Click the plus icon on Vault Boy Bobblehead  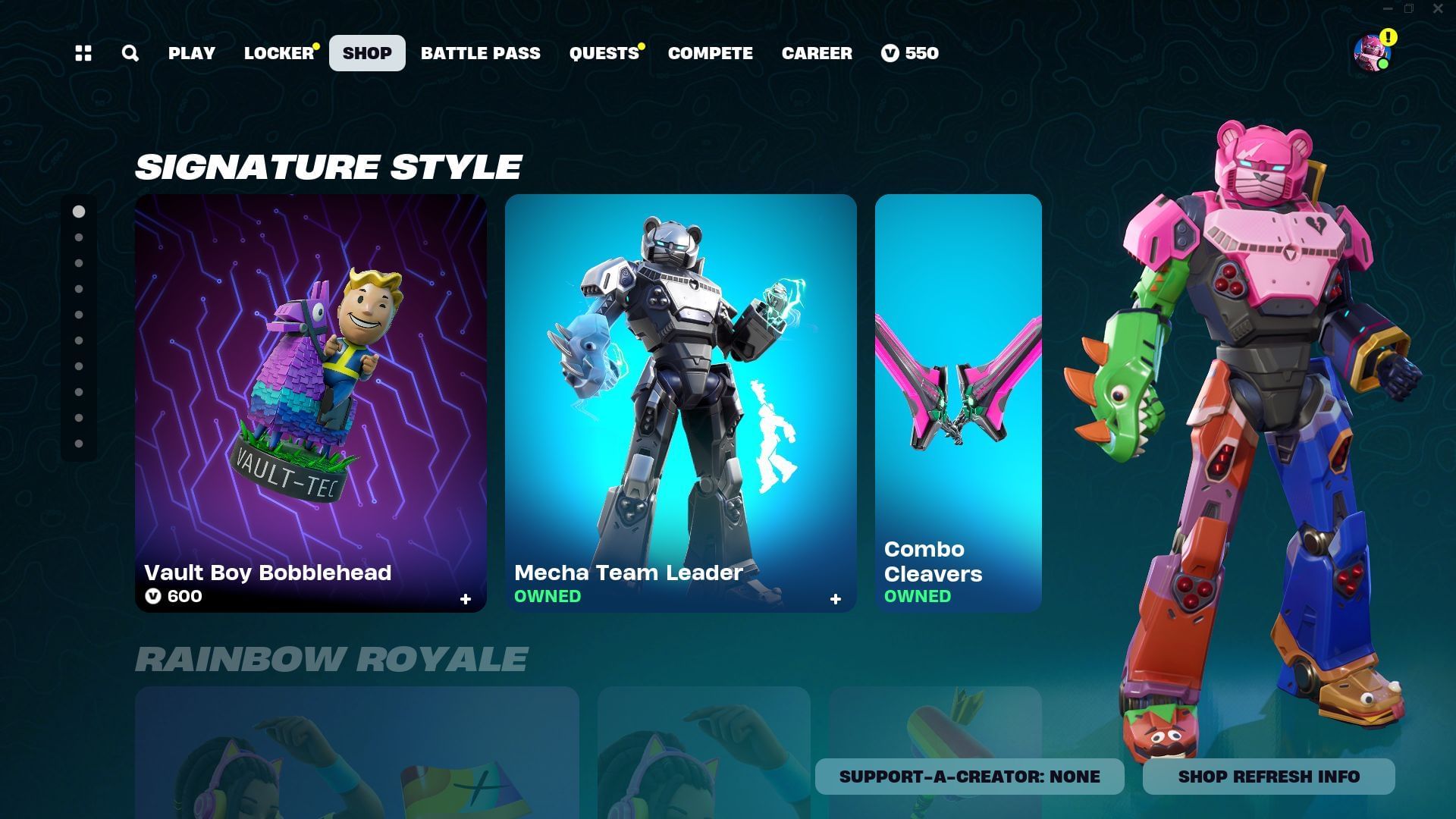[x=465, y=598]
